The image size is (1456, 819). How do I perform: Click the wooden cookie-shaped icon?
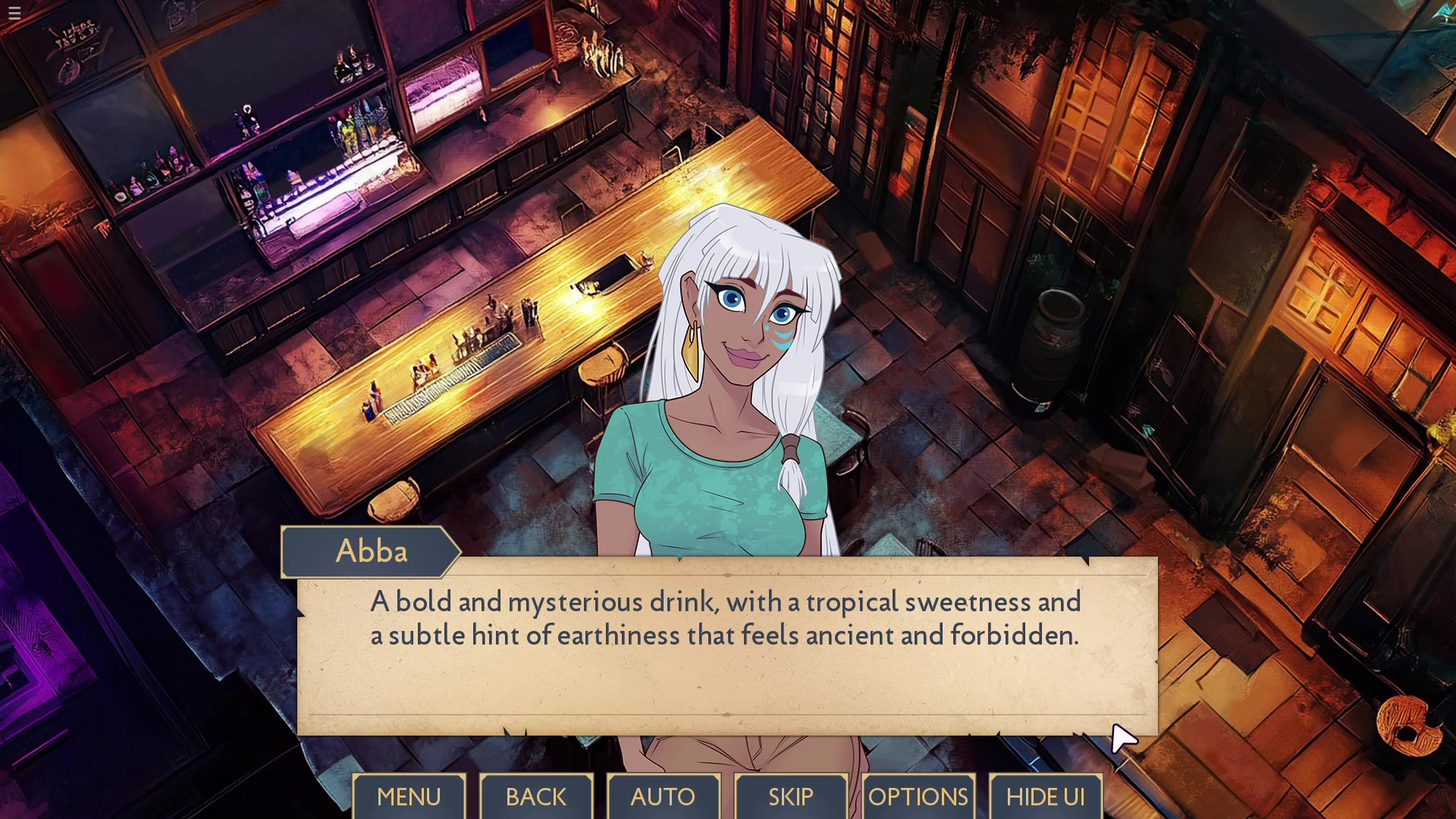pyautogui.click(x=1409, y=726)
